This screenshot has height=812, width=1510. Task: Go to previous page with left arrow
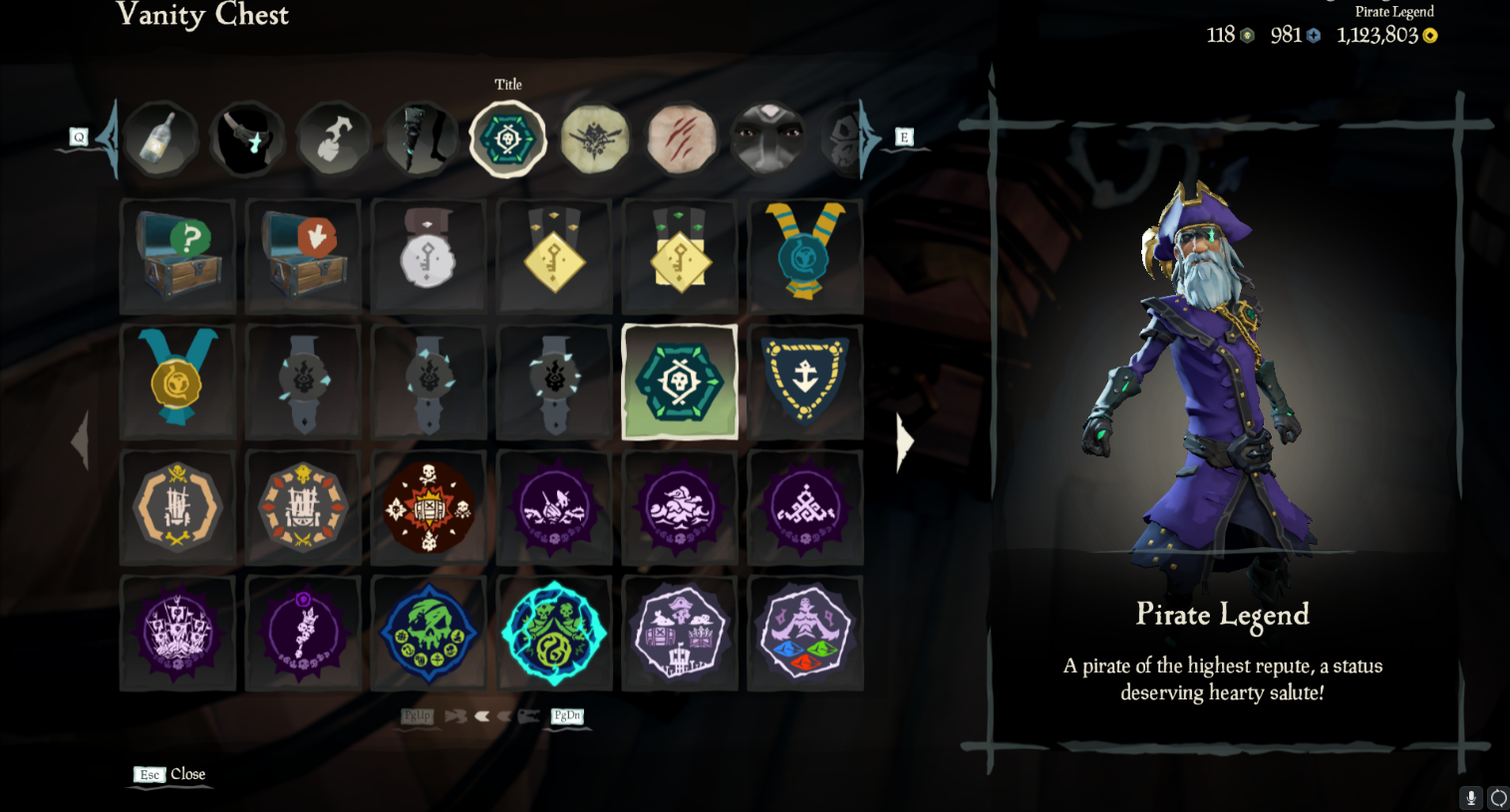[x=80, y=441]
